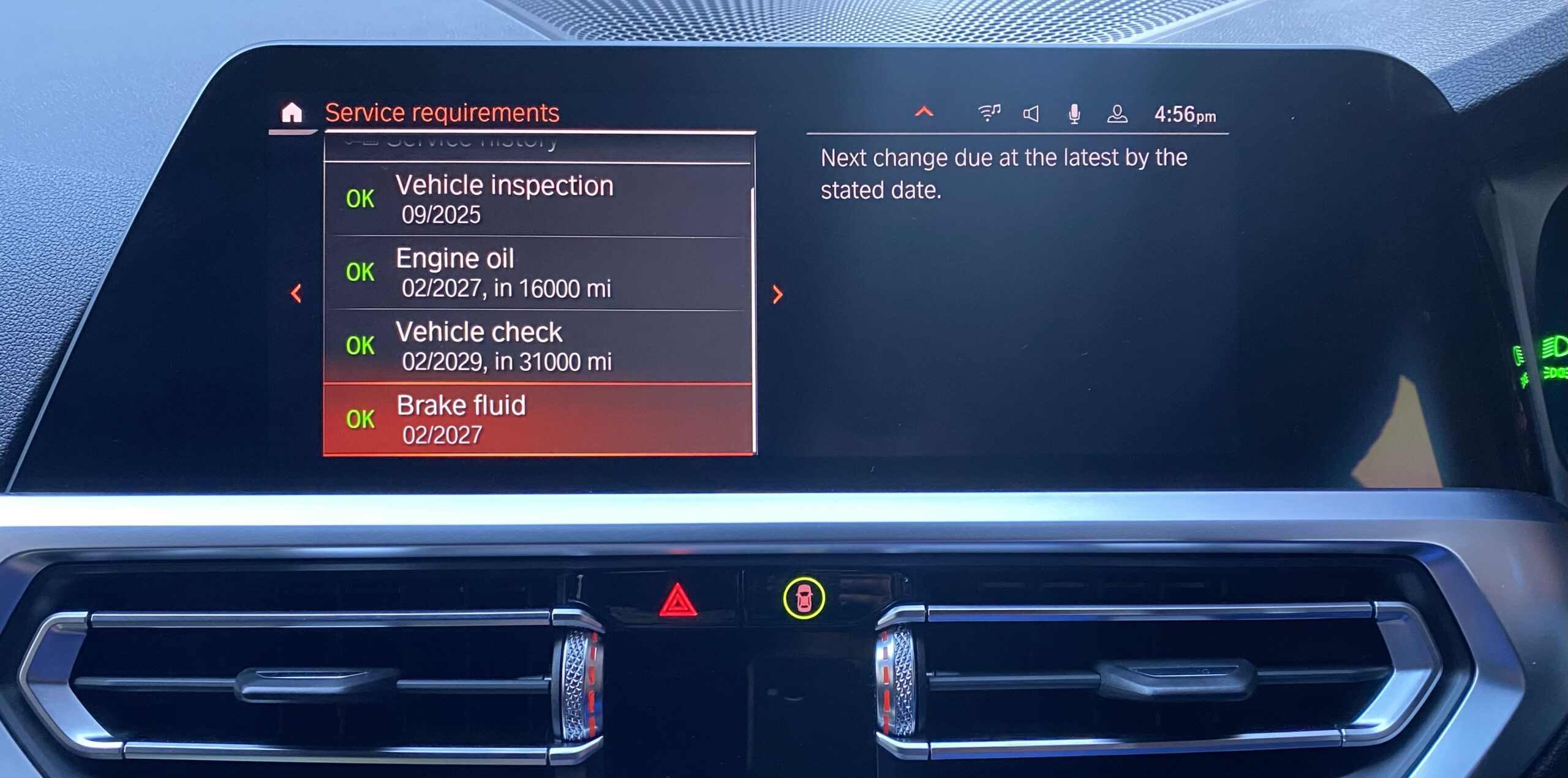The height and width of the screenshot is (778, 1568).
Task: Tap the speaker volume icon
Action: [1031, 113]
